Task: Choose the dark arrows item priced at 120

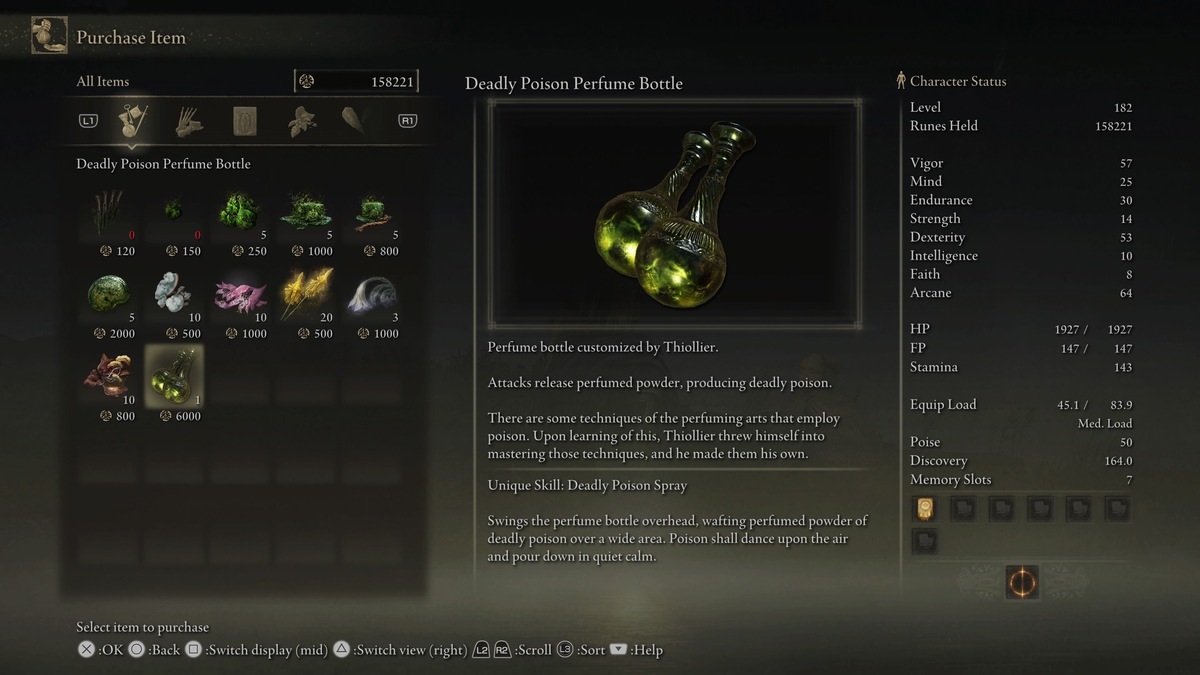Action: pos(110,213)
